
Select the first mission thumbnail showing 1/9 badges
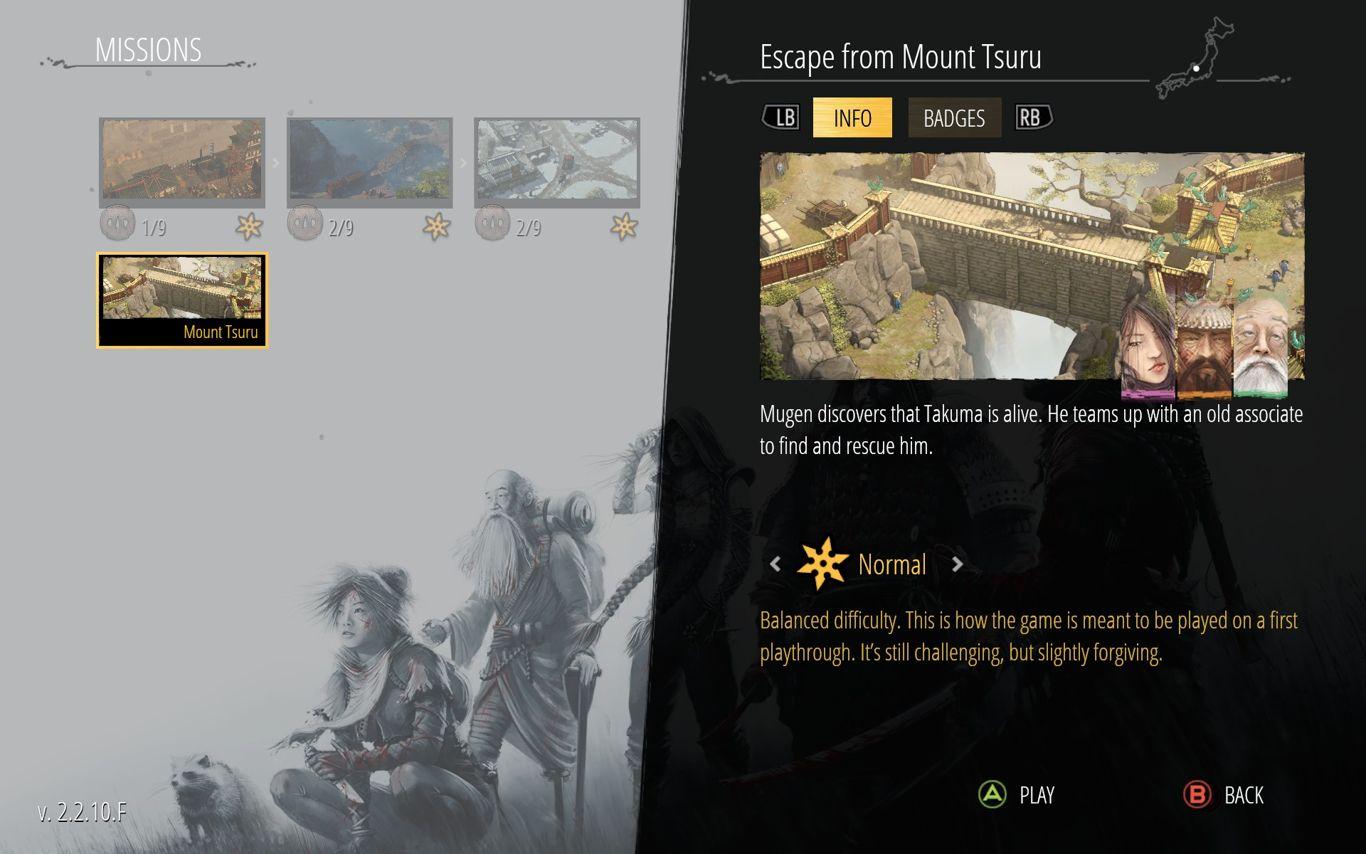[182, 160]
